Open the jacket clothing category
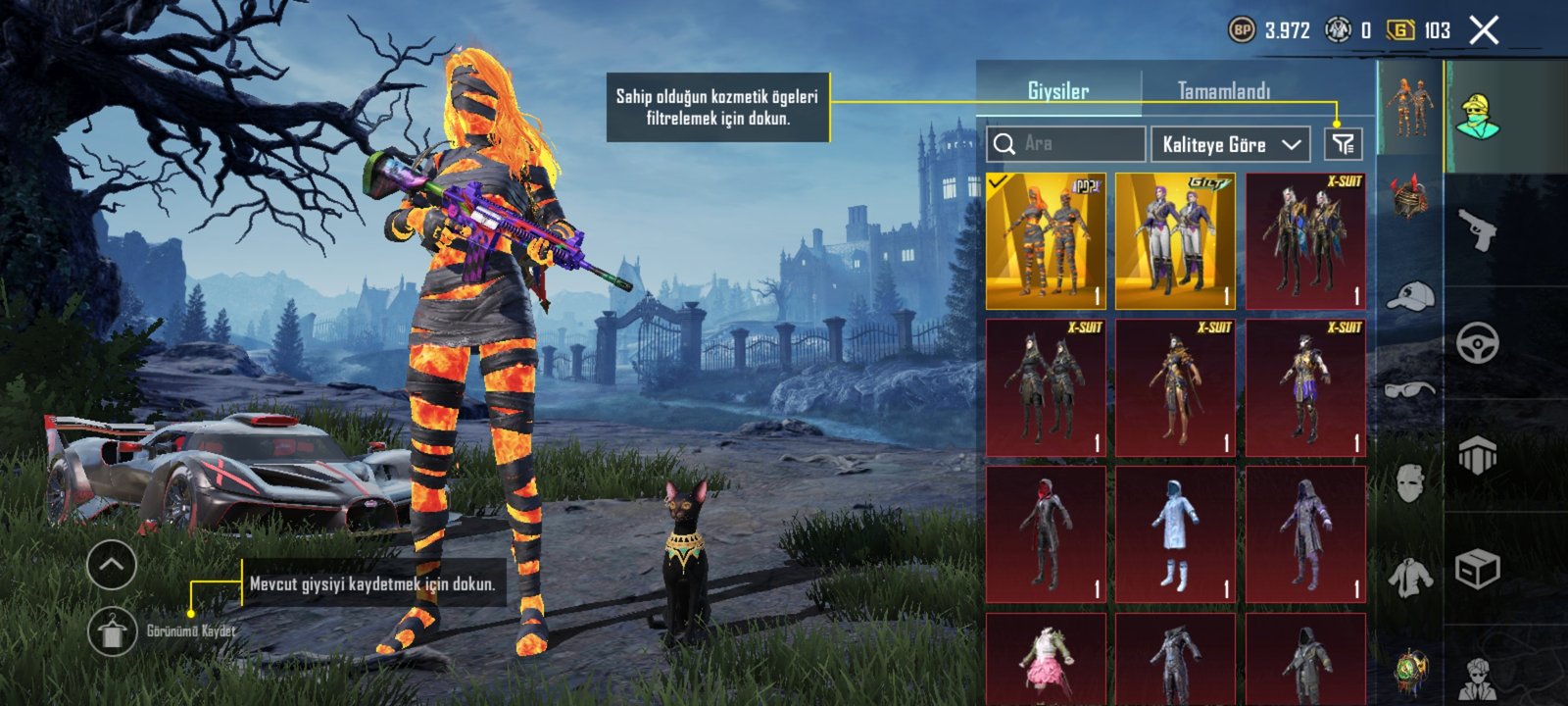The image size is (1568, 706). point(1410,577)
